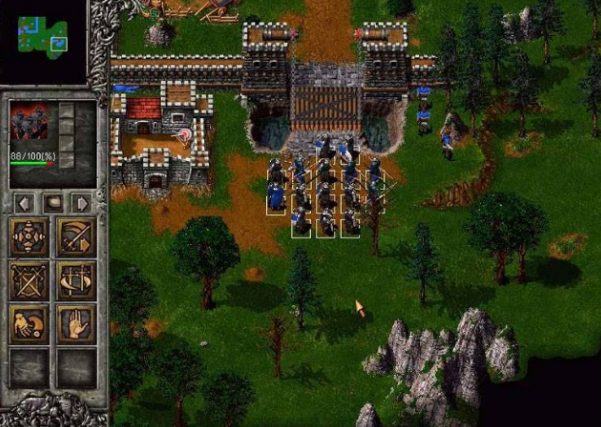Image resolution: width=601 pixels, height=427 pixels.
Task: Select the crossed swords command
Action: (29, 280)
